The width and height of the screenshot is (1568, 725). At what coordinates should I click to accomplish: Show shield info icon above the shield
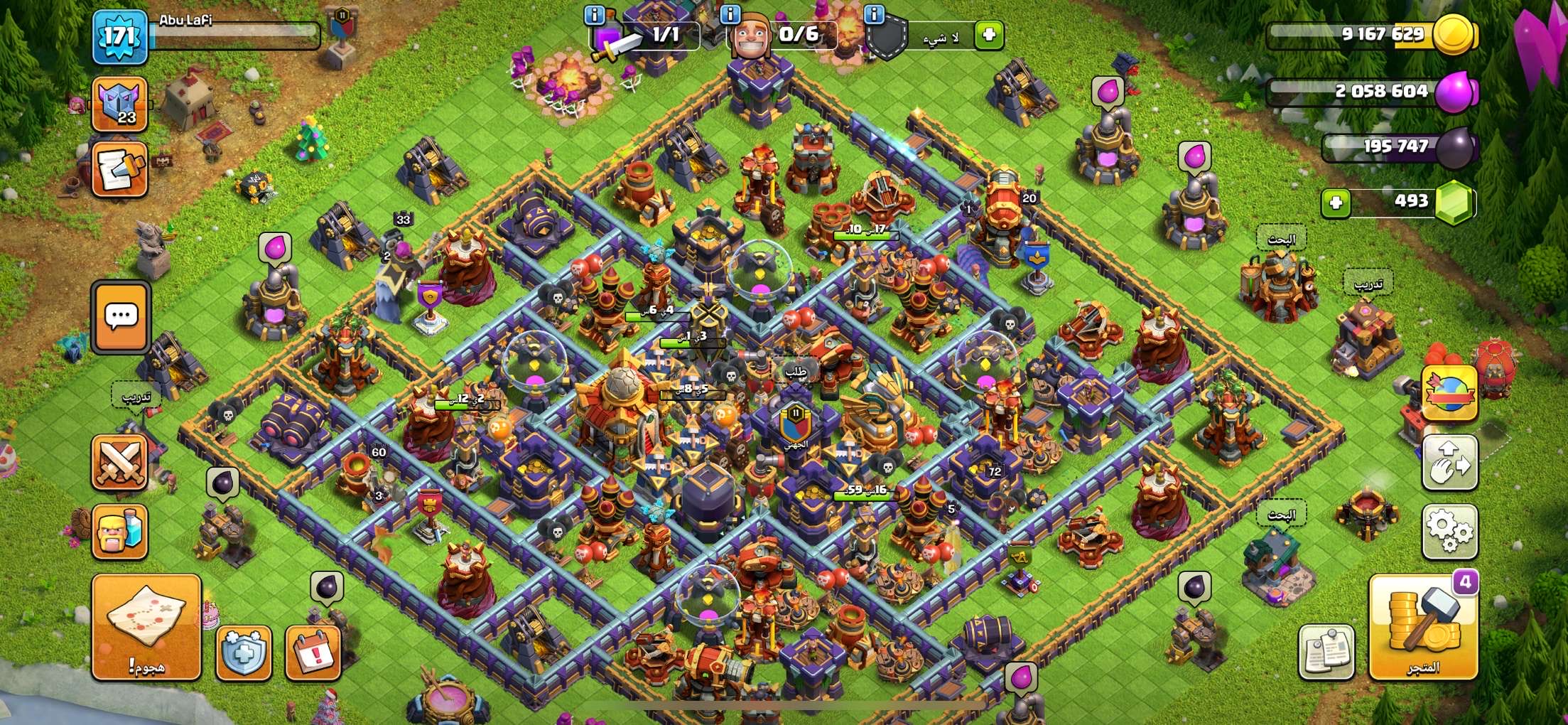[874, 14]
